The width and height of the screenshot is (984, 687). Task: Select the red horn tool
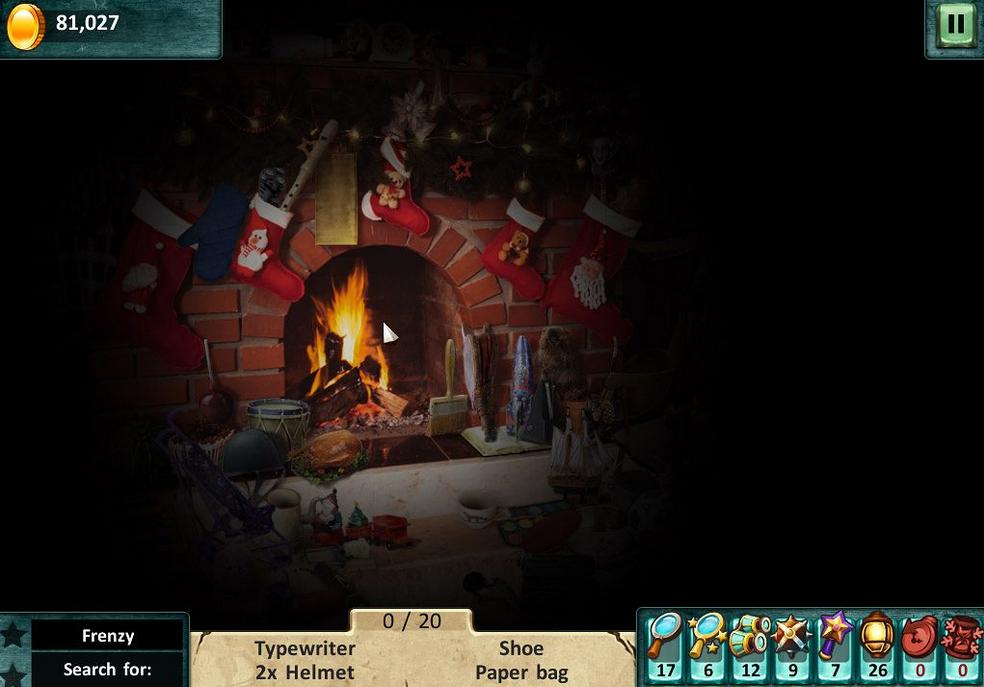pos(920,636)
